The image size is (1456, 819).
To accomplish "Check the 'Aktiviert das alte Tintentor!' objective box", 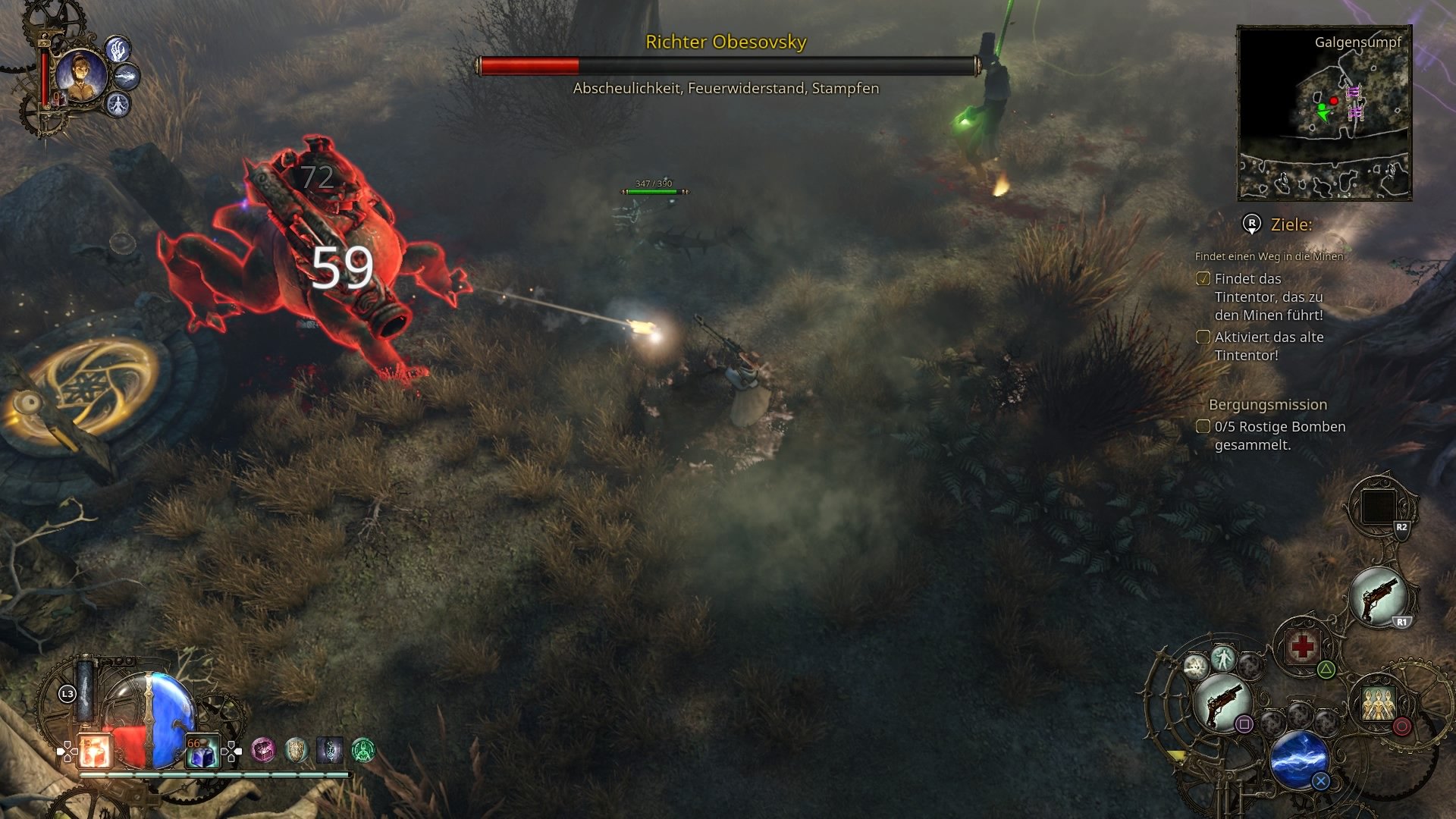I will coord(1204,337).
